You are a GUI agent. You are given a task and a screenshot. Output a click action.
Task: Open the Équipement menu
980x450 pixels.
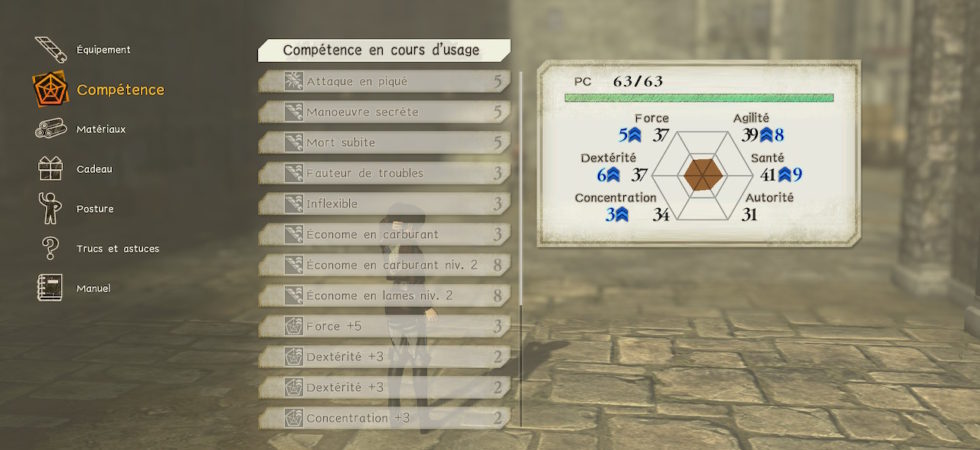click(103, 49)
